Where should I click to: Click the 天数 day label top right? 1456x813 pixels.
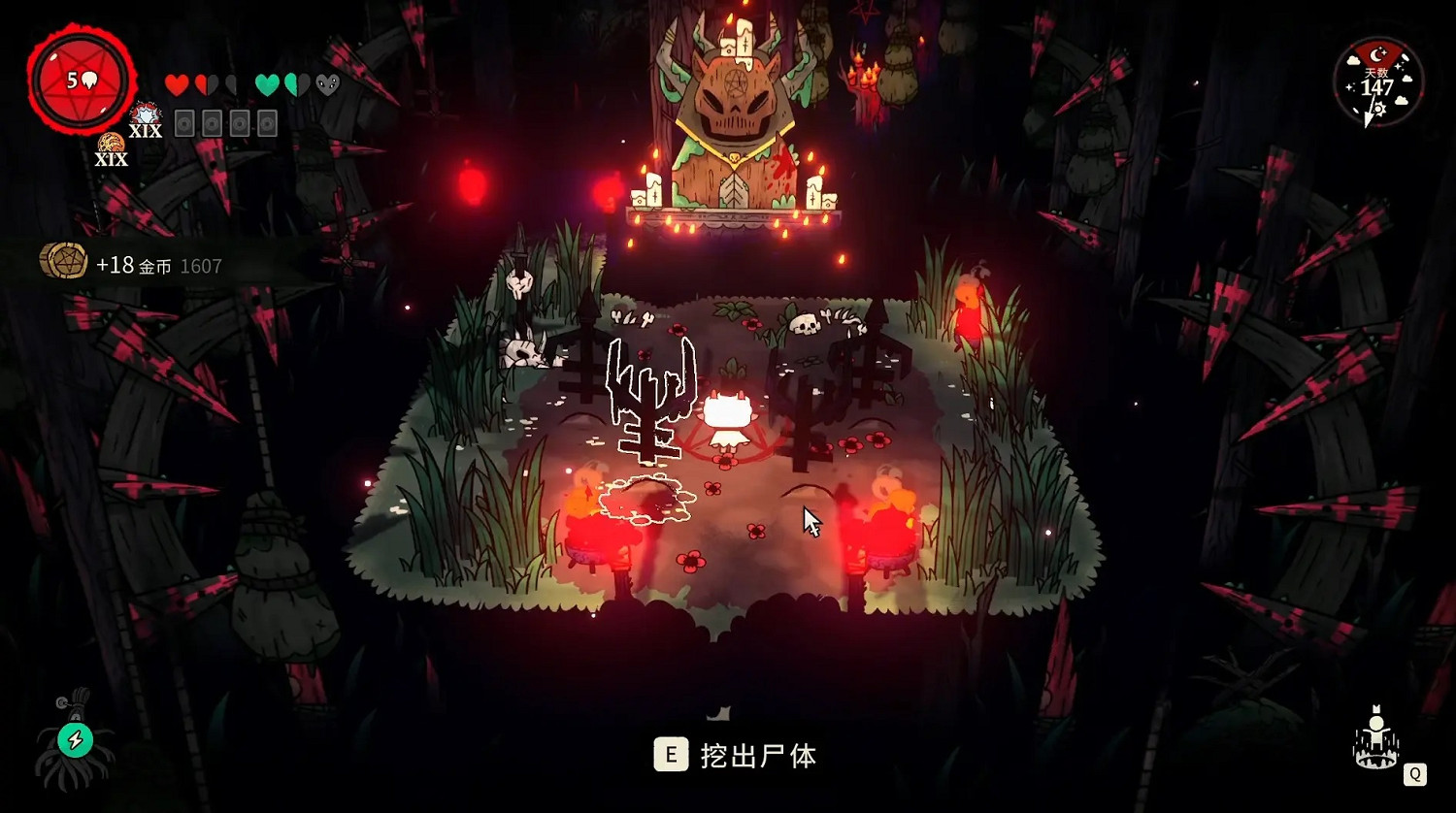[1375, 72]
